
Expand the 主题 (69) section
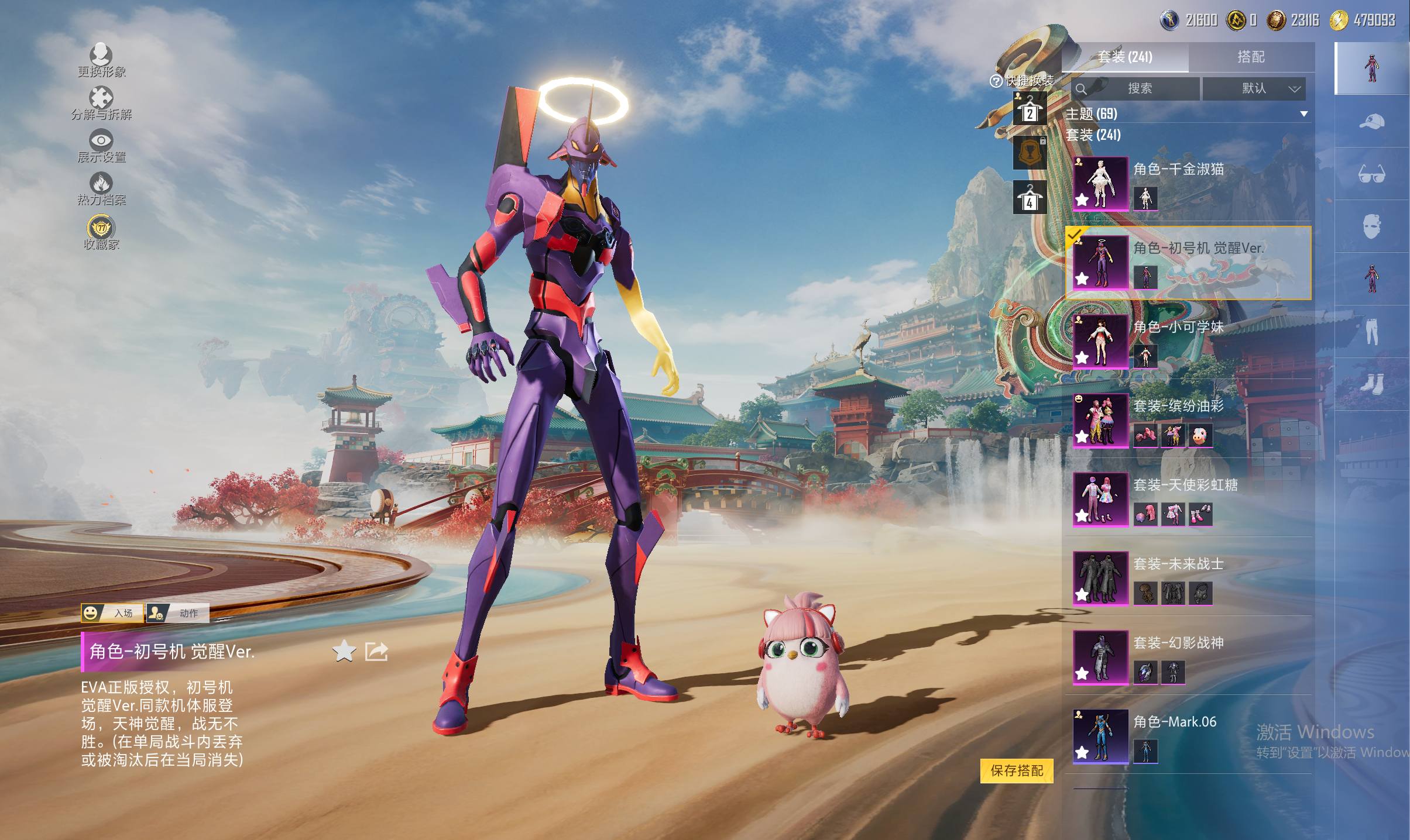1303,113
